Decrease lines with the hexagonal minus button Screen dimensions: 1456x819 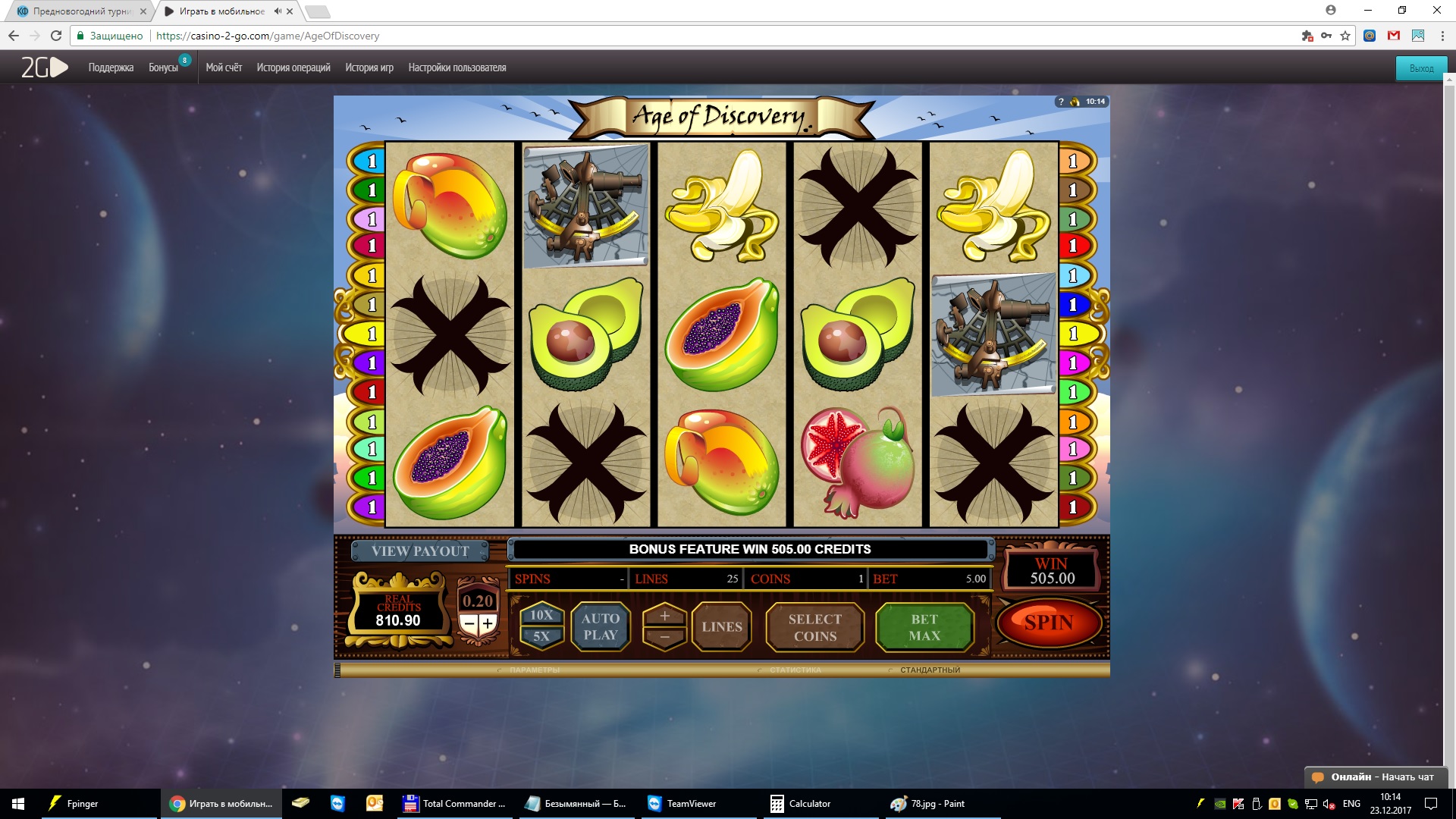tap(664, 638)
